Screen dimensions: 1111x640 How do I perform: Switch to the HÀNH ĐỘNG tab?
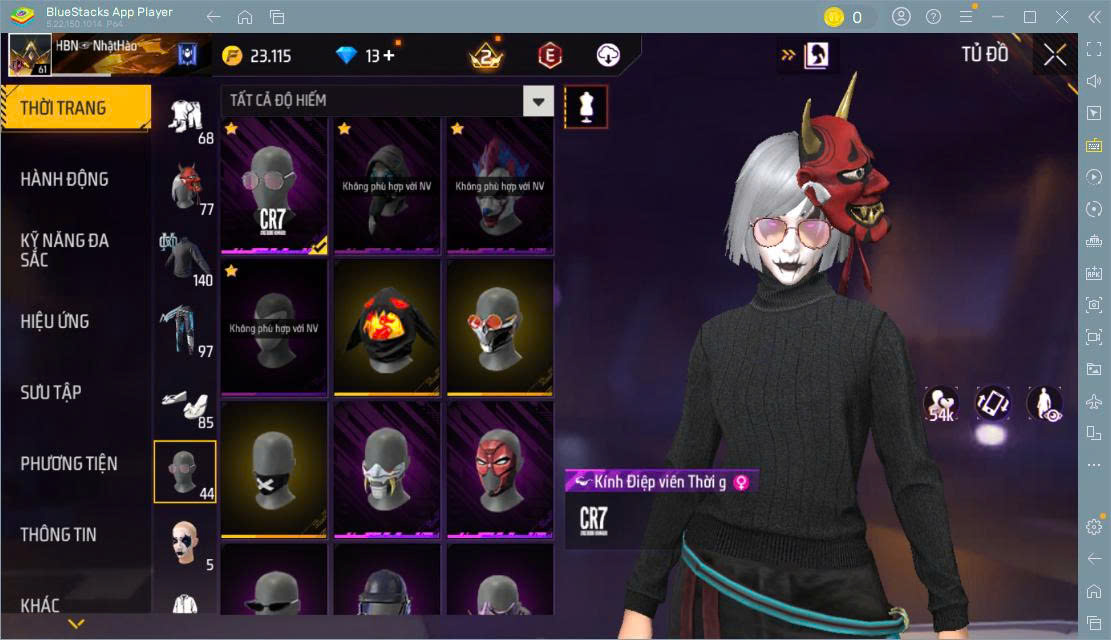click(x=65, y=179)
